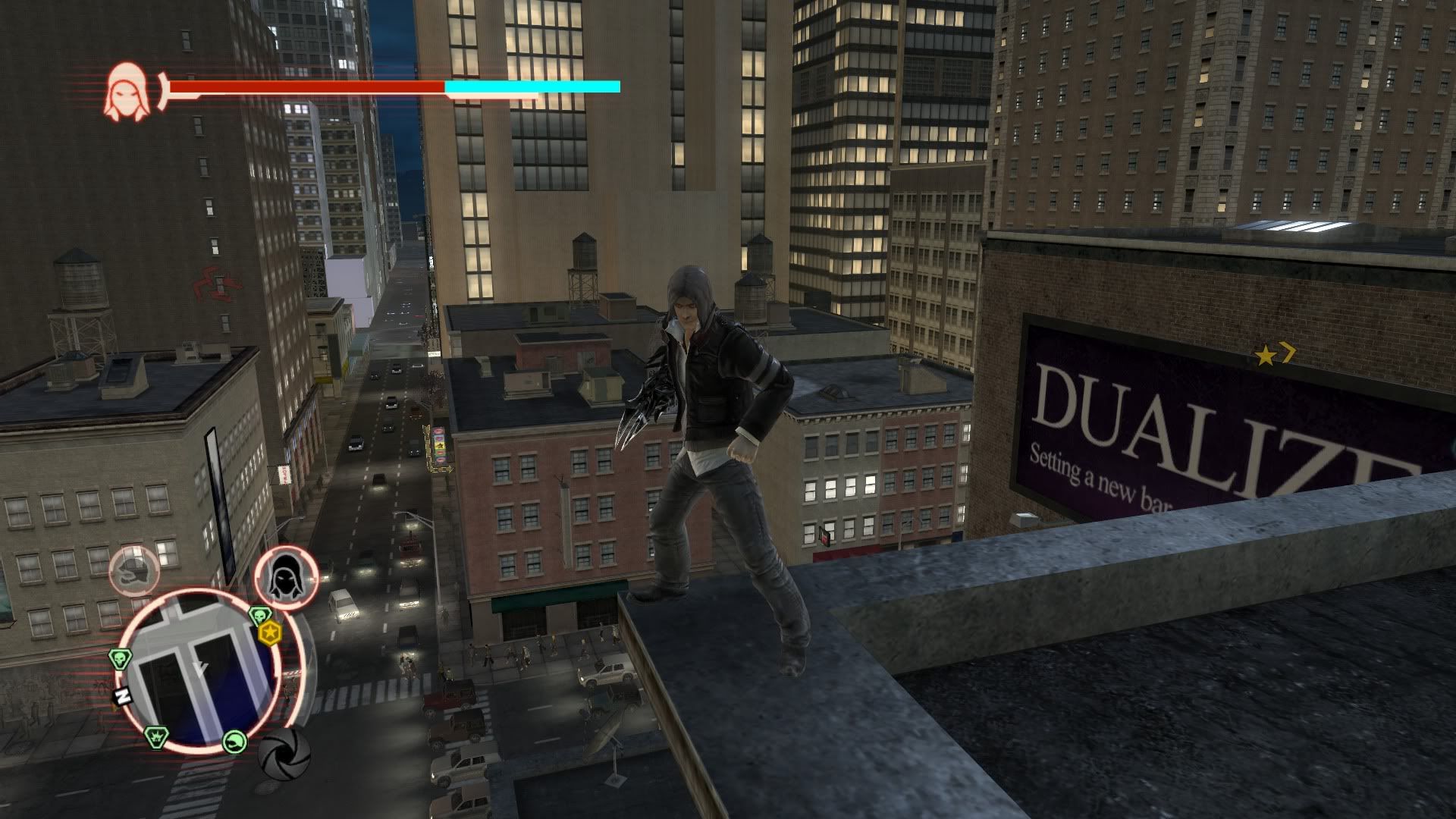This screenshot has height=819, width=1456.
Task: Select the hooded figure disguise icon above minimap
Action: coord(286,578)
